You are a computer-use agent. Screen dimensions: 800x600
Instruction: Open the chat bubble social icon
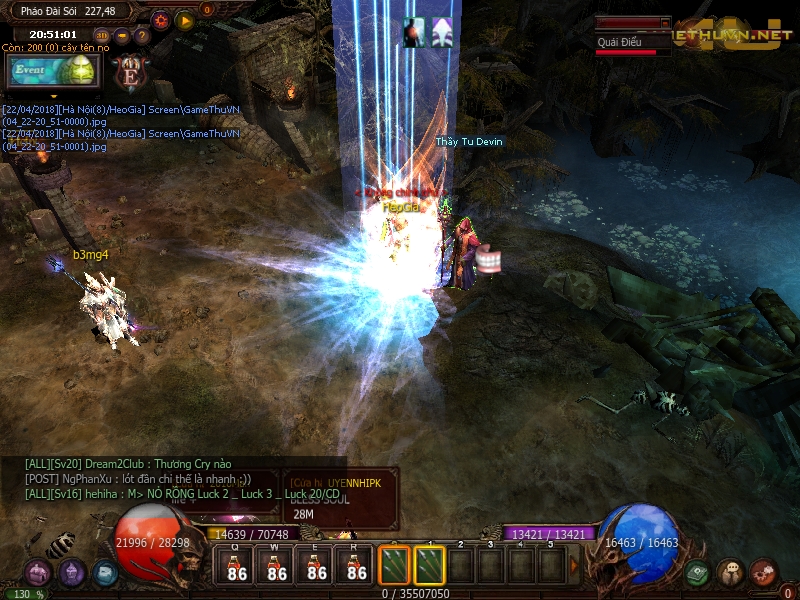point(731,573)
